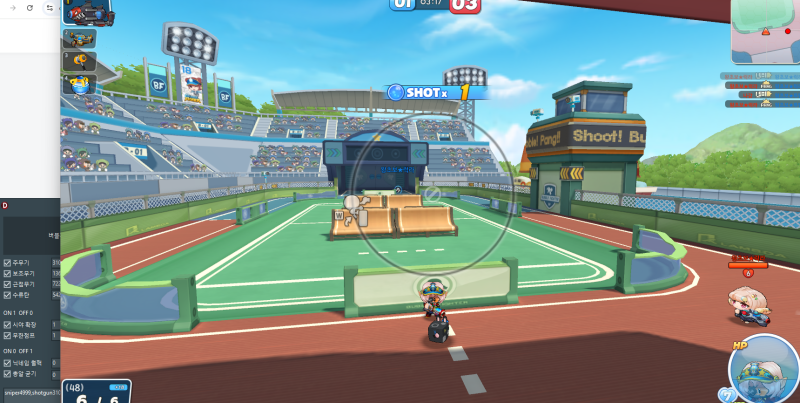Click the sniper4999,shotgun text field
The height and width of the screenshot is (403, 800).
click(x=30, y=392)
